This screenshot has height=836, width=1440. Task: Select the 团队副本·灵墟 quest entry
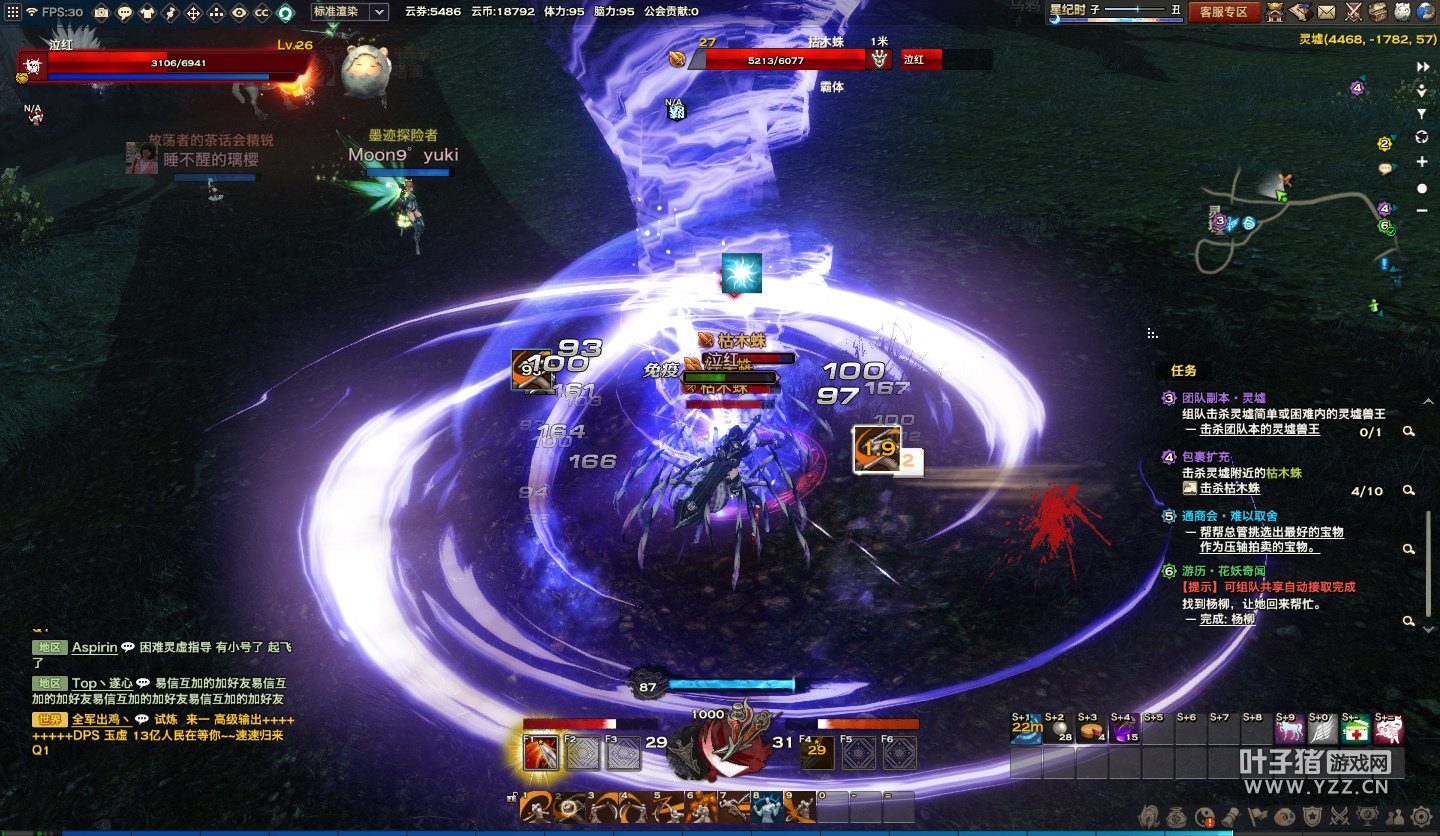(1223, 398)
